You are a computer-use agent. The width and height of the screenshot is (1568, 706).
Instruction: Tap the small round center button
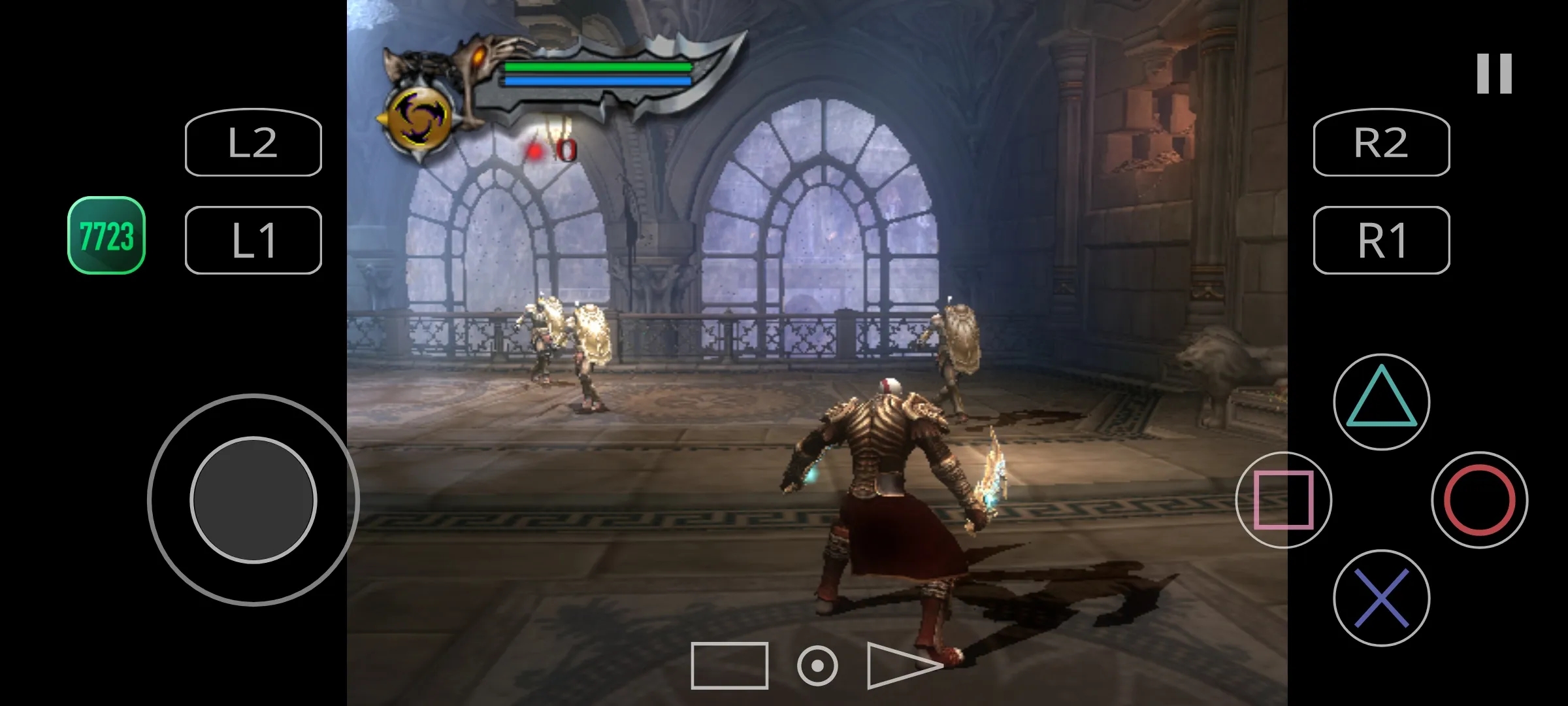pyautogui.click(x=817, y=665)
